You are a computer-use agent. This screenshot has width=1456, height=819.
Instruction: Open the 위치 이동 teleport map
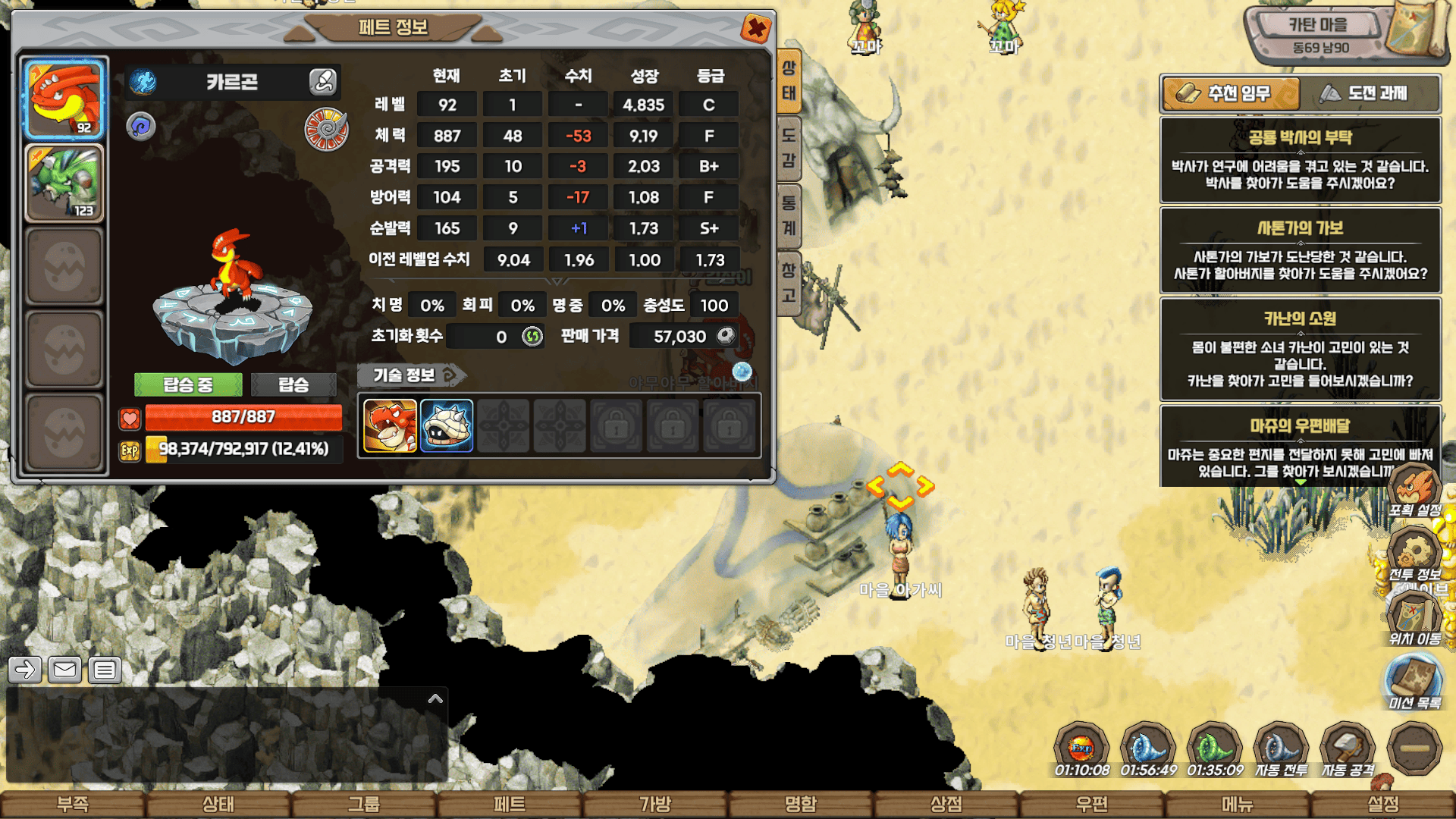[x=1414, y=618]
